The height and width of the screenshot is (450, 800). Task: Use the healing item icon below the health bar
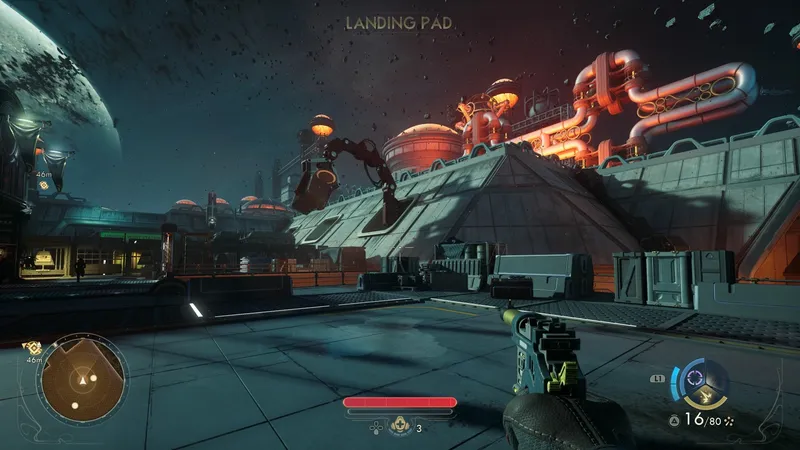pos(400,426)
